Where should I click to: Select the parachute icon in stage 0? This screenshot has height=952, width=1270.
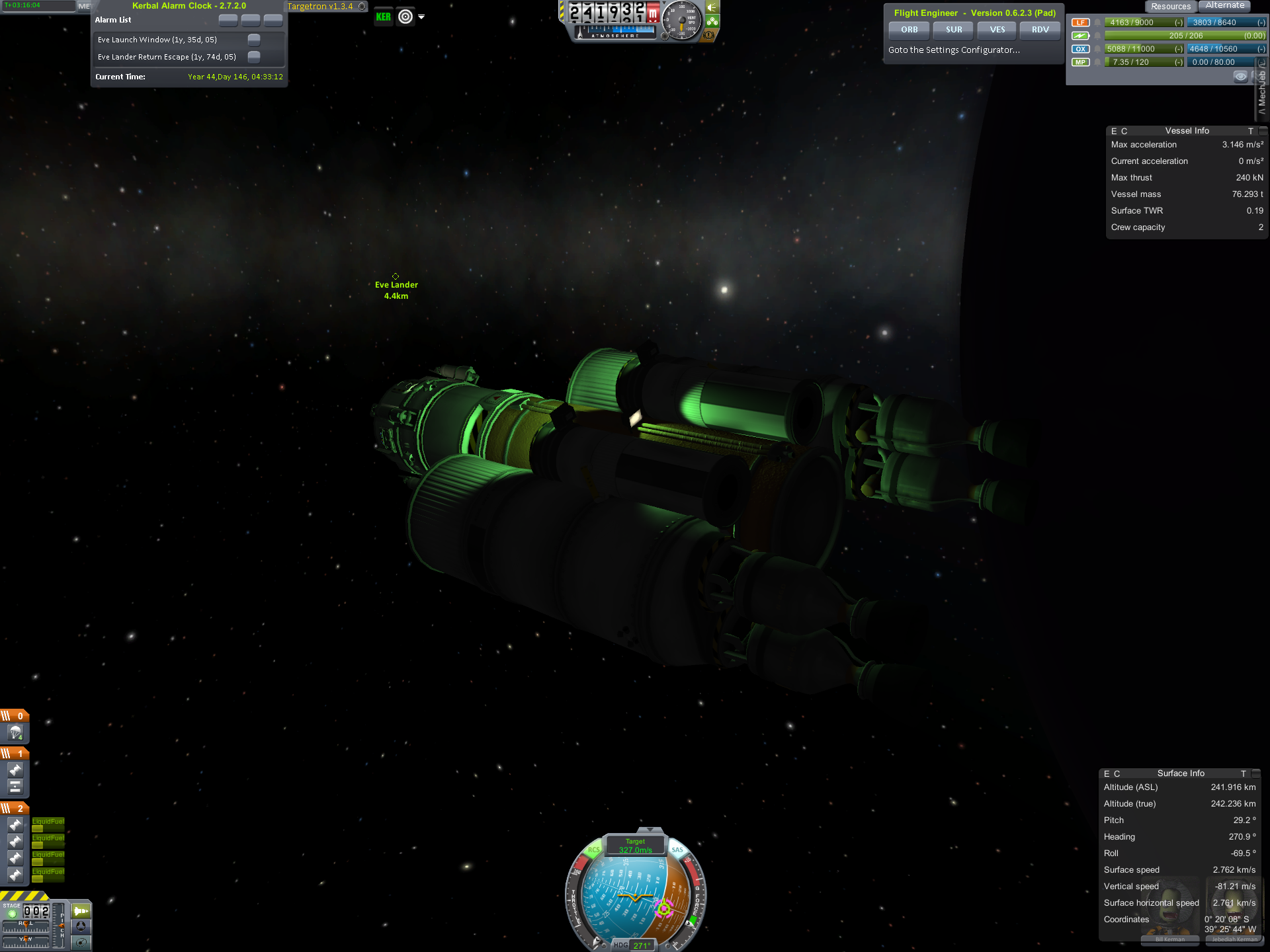click(x=15, y=733)
